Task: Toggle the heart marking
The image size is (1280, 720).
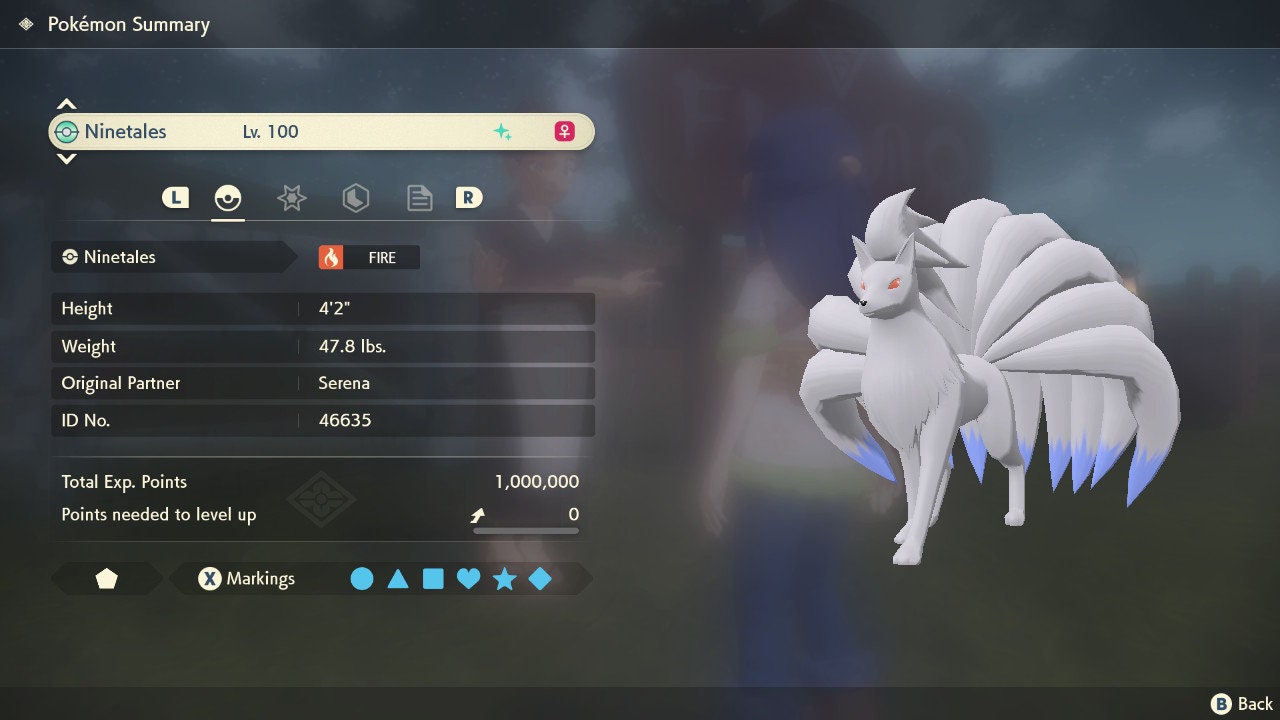Action: pyautogui.click(x=468, y=579)
